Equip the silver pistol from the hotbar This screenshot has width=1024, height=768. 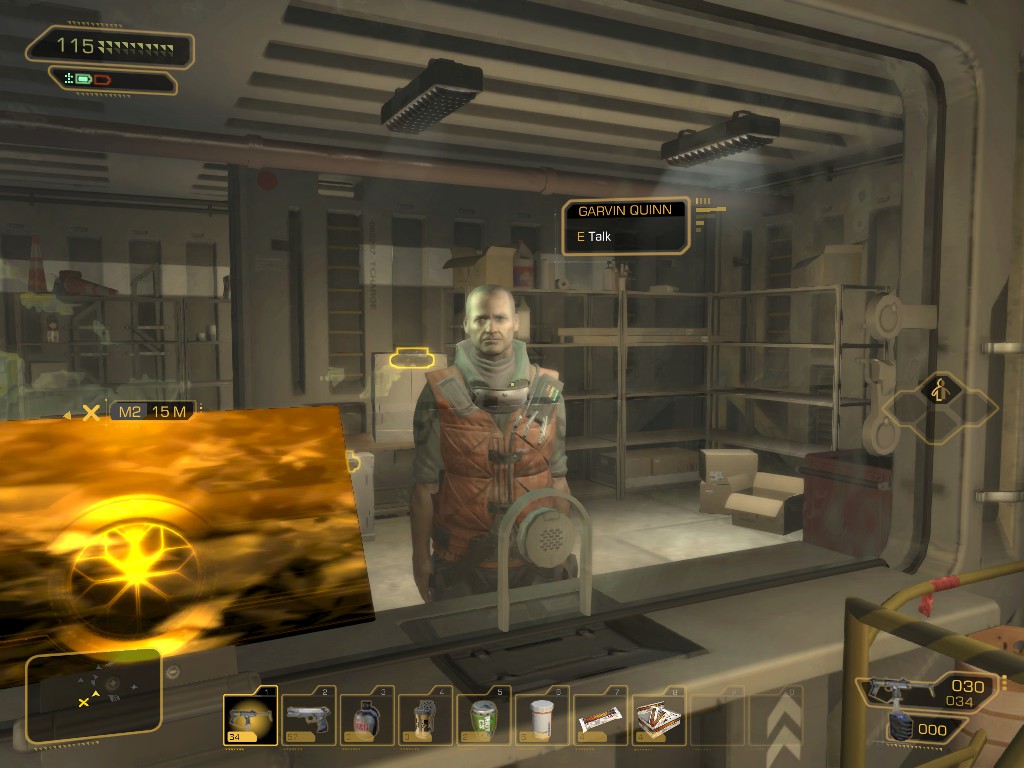[307, 718]
